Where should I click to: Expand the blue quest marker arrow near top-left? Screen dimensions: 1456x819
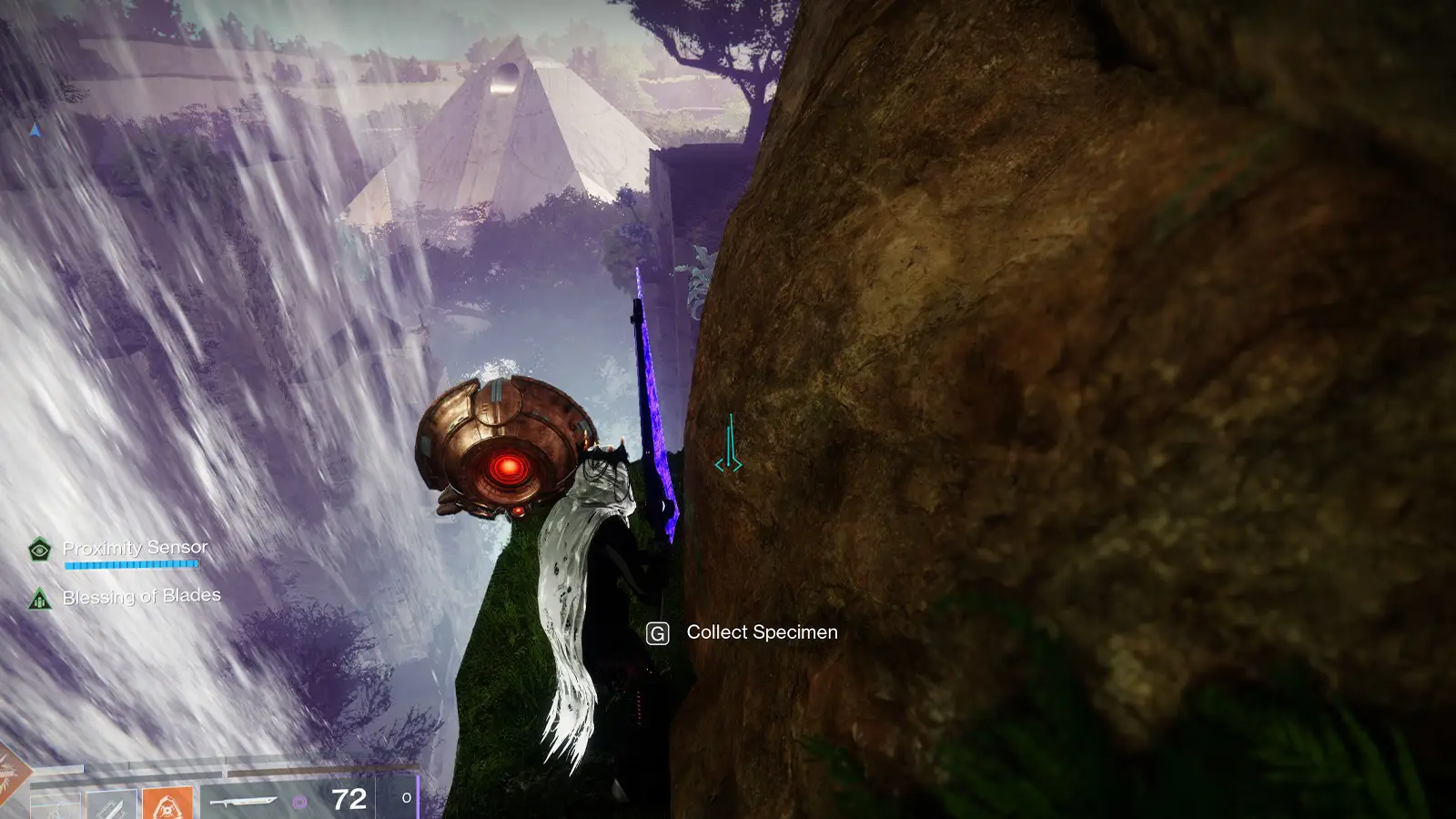click(x=33, y=131)
